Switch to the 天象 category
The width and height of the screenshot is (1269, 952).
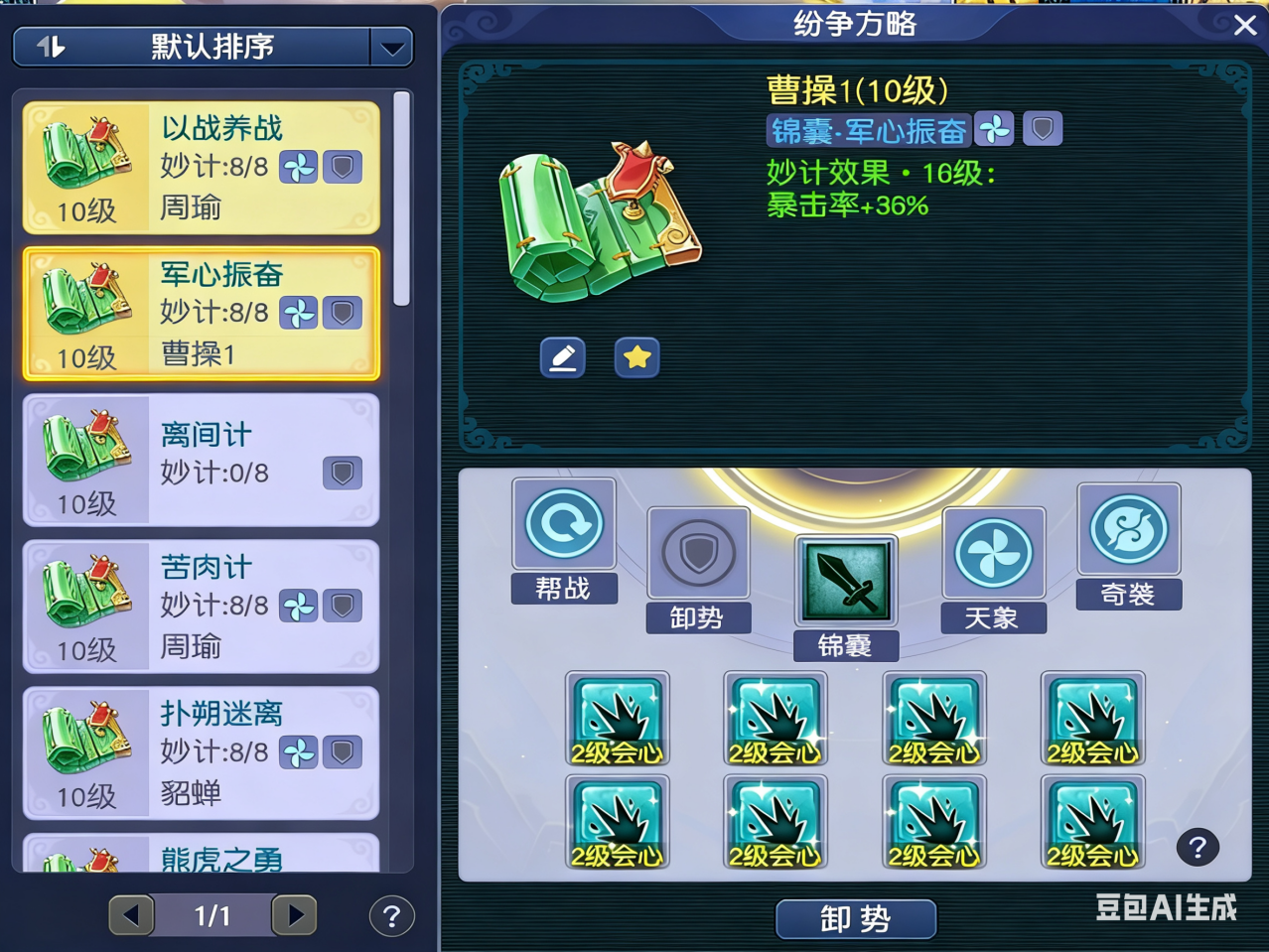click(x=993, y=568)
